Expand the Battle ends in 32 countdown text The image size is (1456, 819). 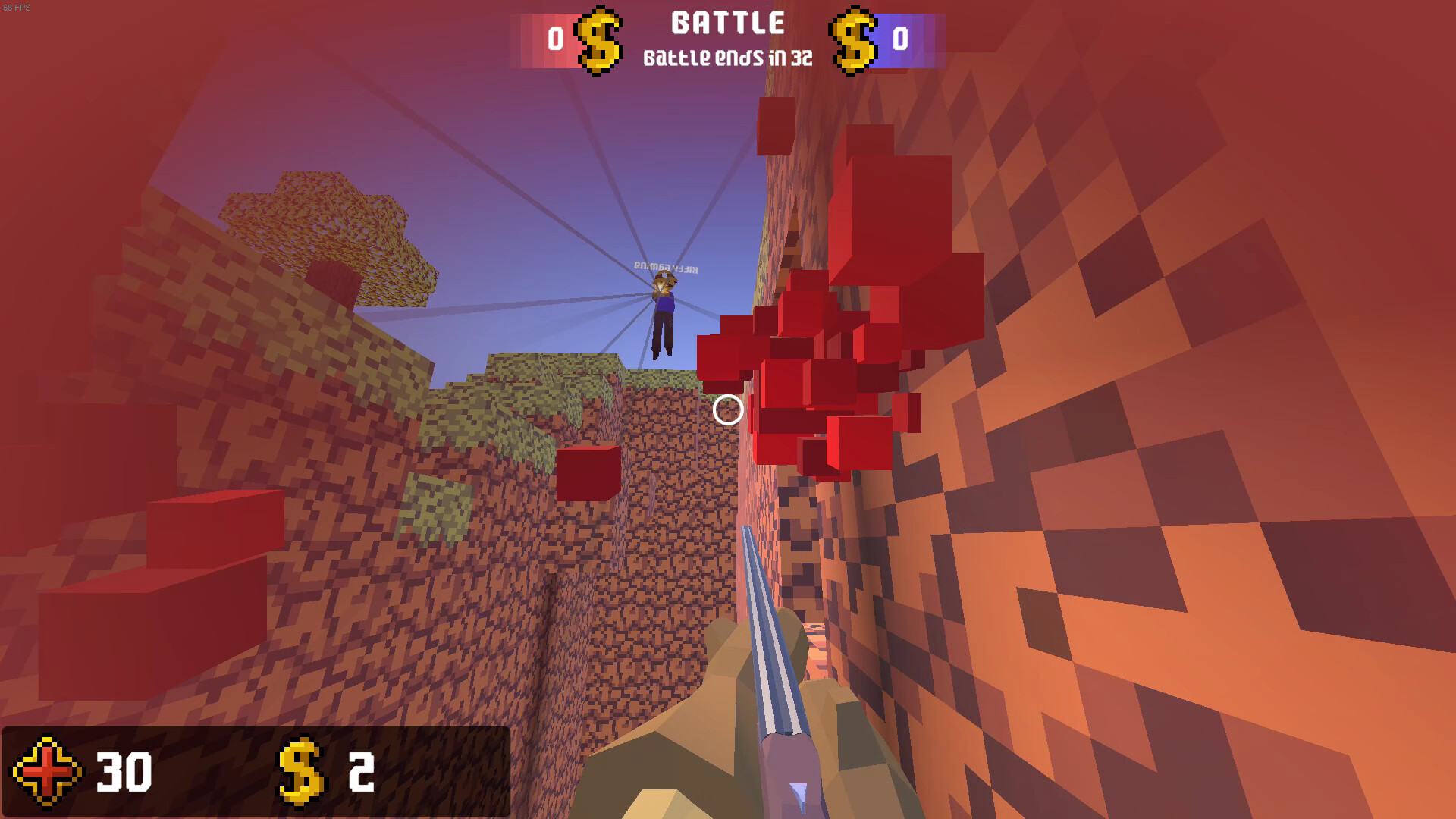(727, 57)
